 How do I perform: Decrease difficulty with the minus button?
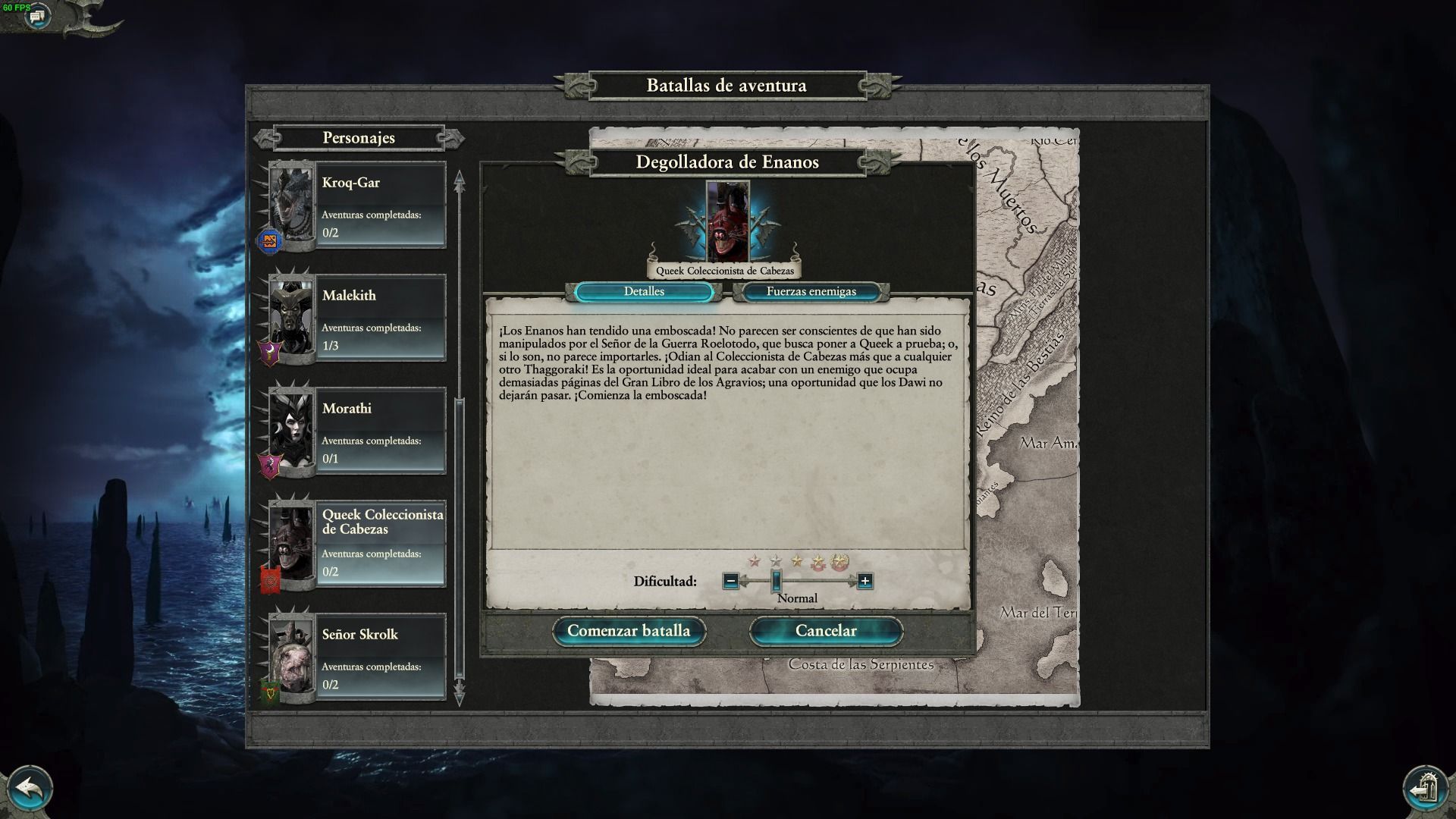(x=730, y=582)
